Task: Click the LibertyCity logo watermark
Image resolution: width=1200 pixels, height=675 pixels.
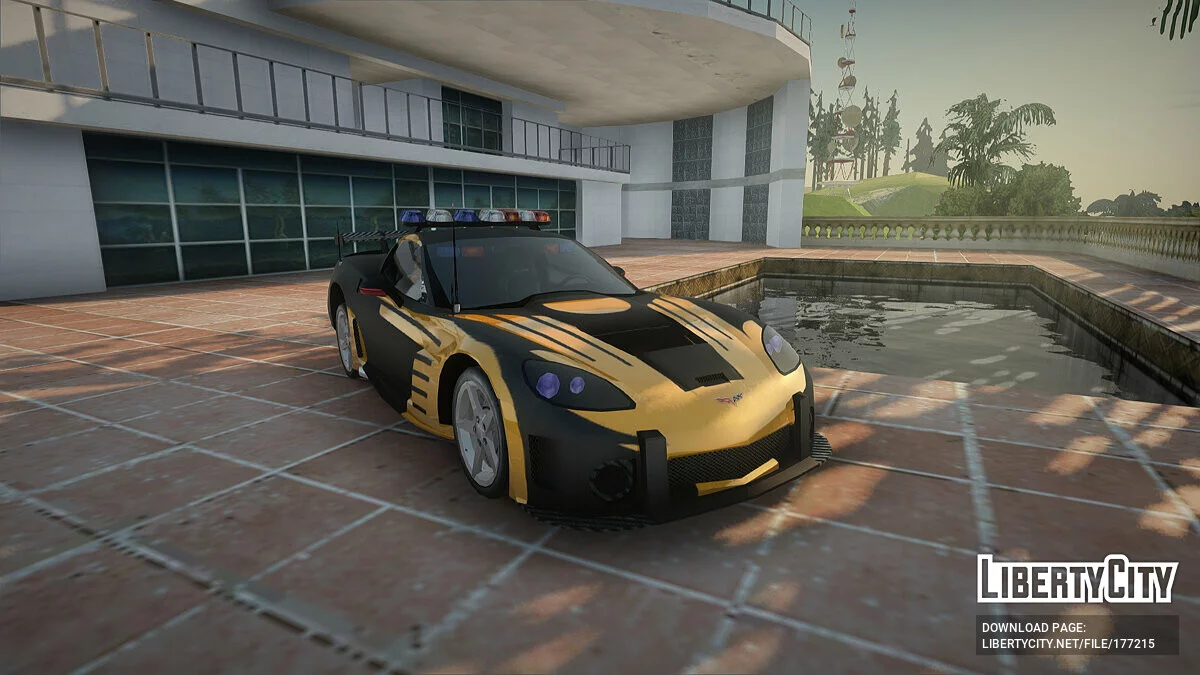Action: click(1077, 579)
